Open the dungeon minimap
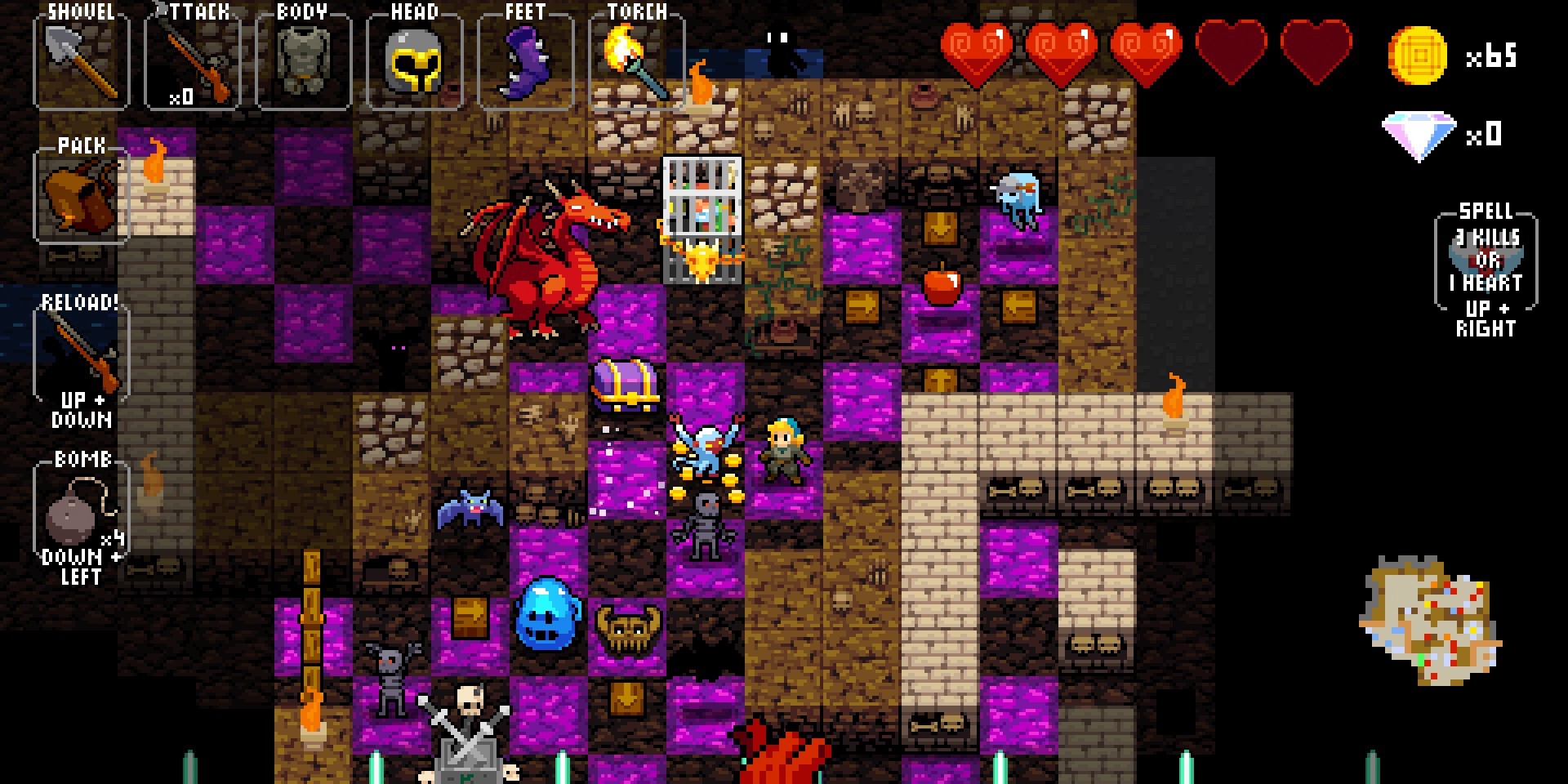Image resolution: width=1568 pixels, height=784 pixels. [1429, 621]
